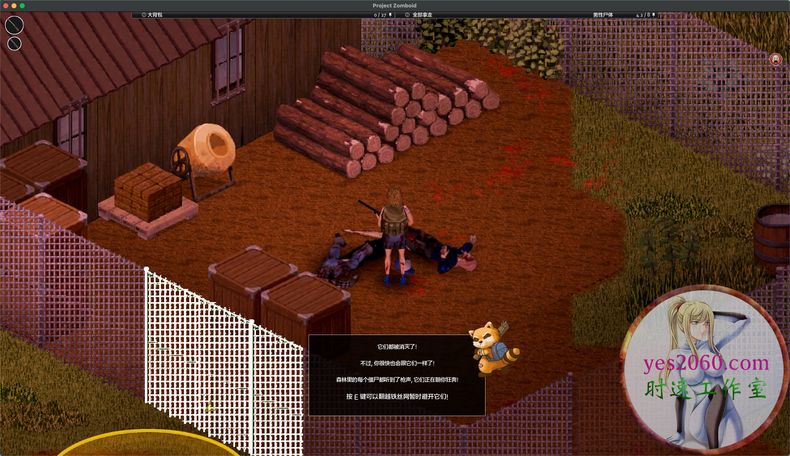The height and width of the screenshot is (456, 790).
Task: Click the lower round icon above the shed roof
Action: click(14, 43)
